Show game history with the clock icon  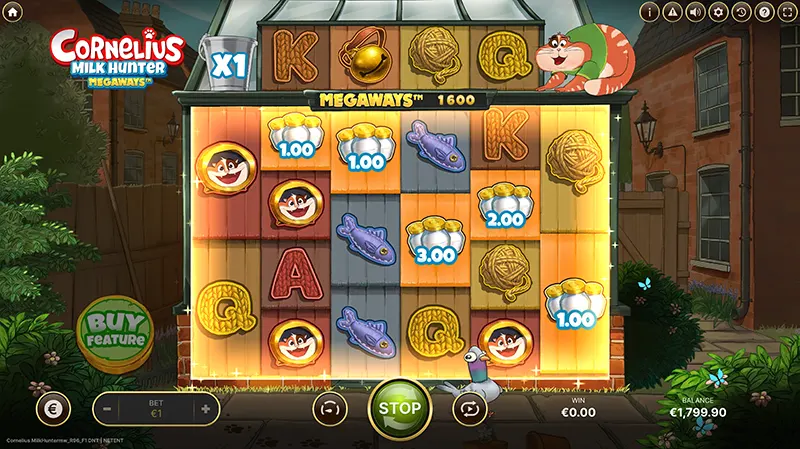(x=741, y=12)
